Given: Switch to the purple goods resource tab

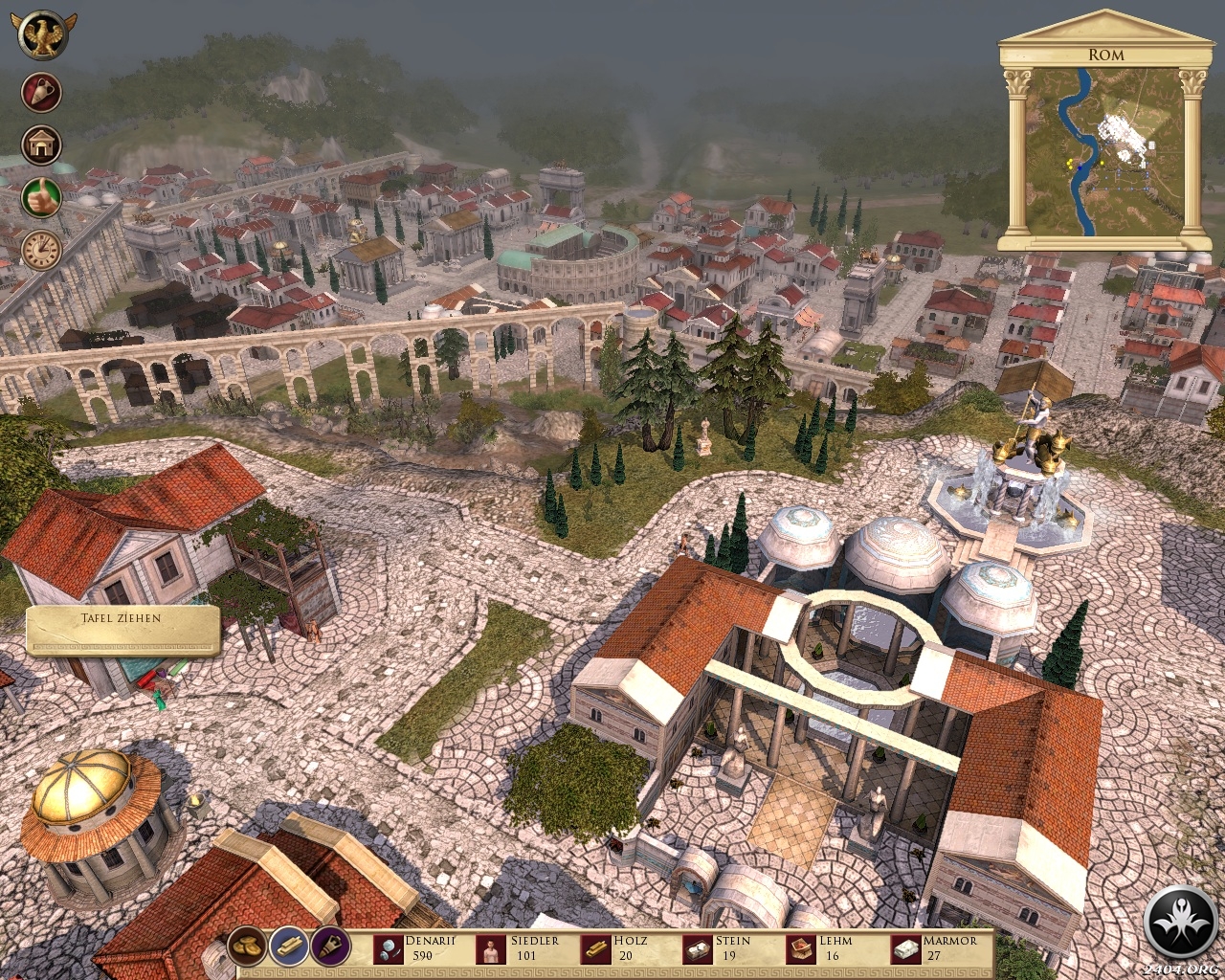Looking at the screenshot, I should (331, 946).
